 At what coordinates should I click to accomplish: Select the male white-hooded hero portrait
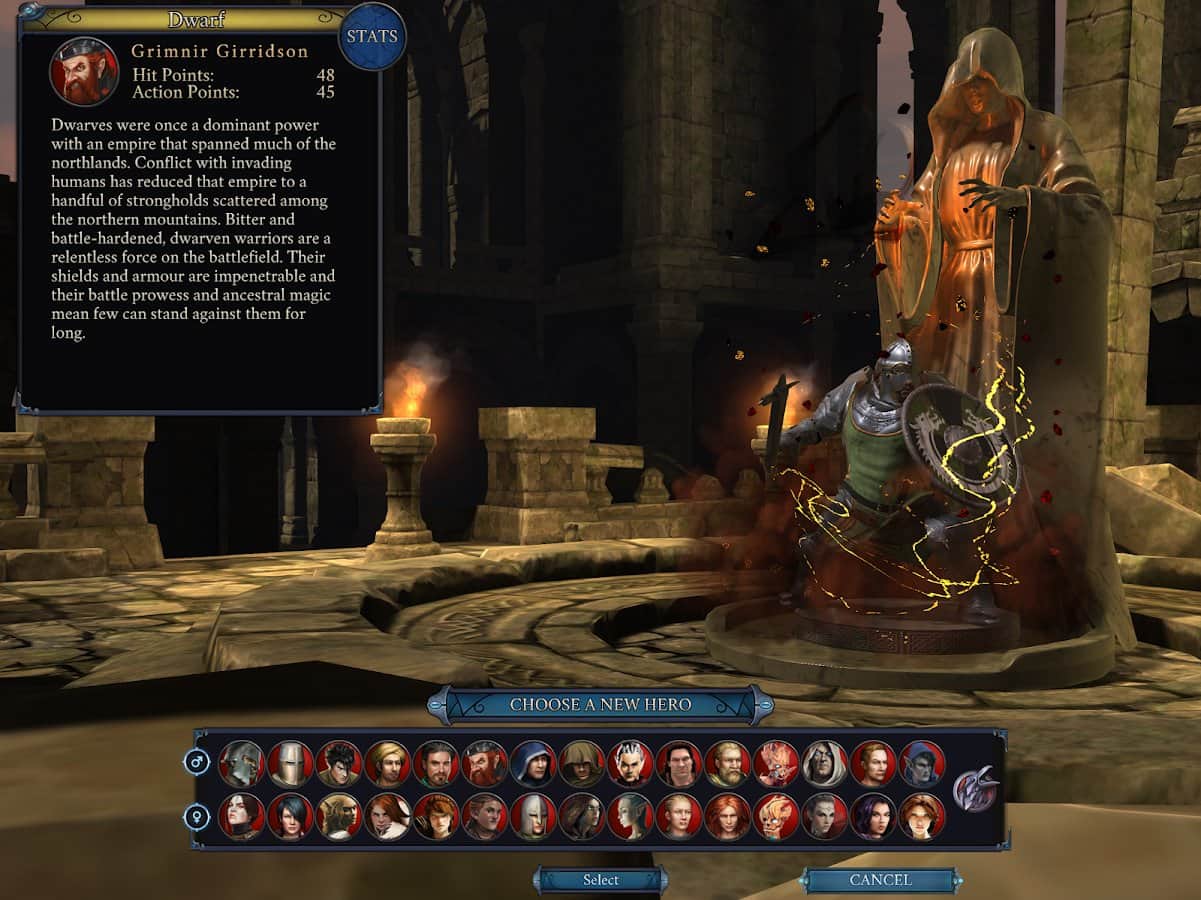824,764
